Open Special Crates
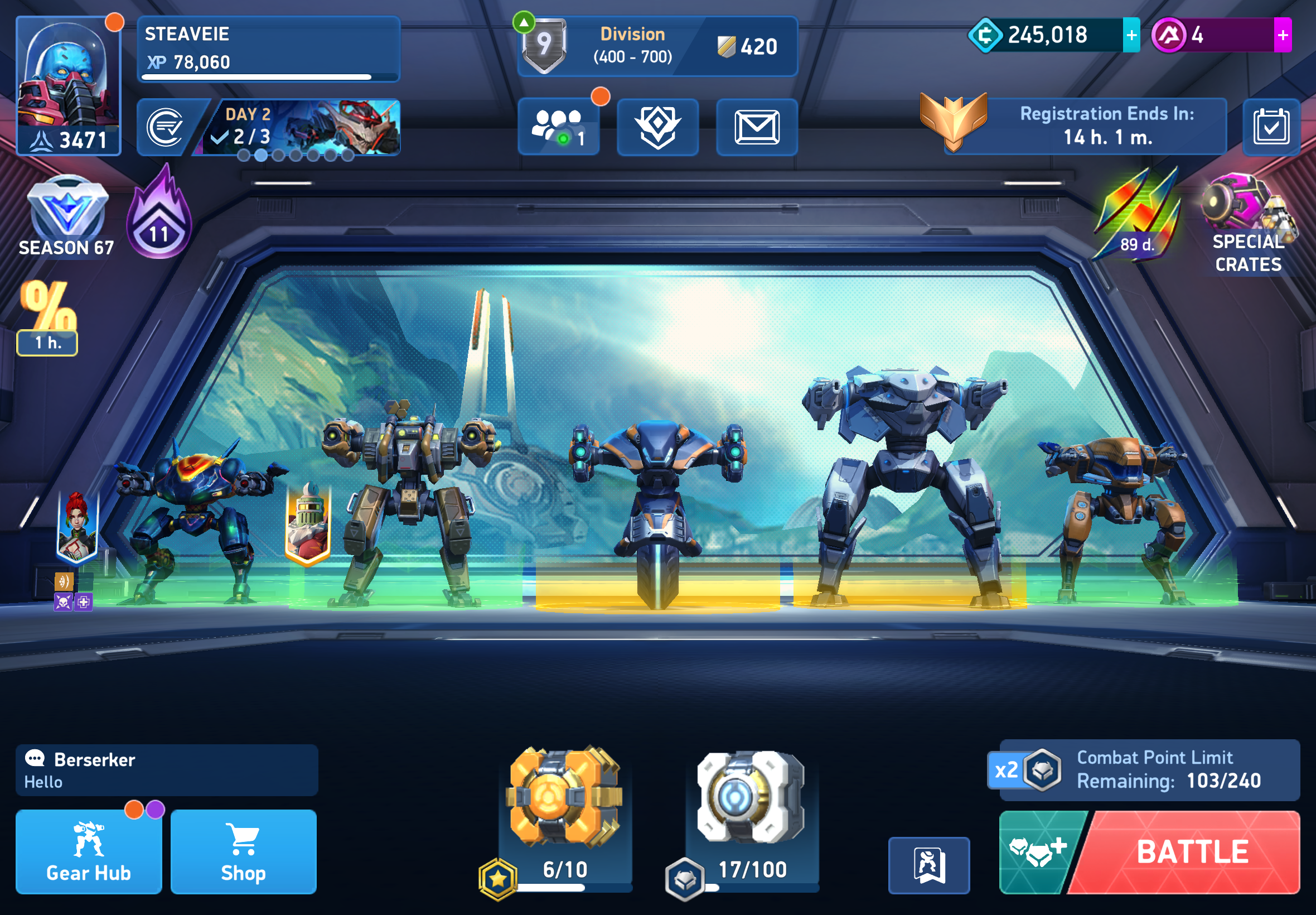 tap(1248, 225)
